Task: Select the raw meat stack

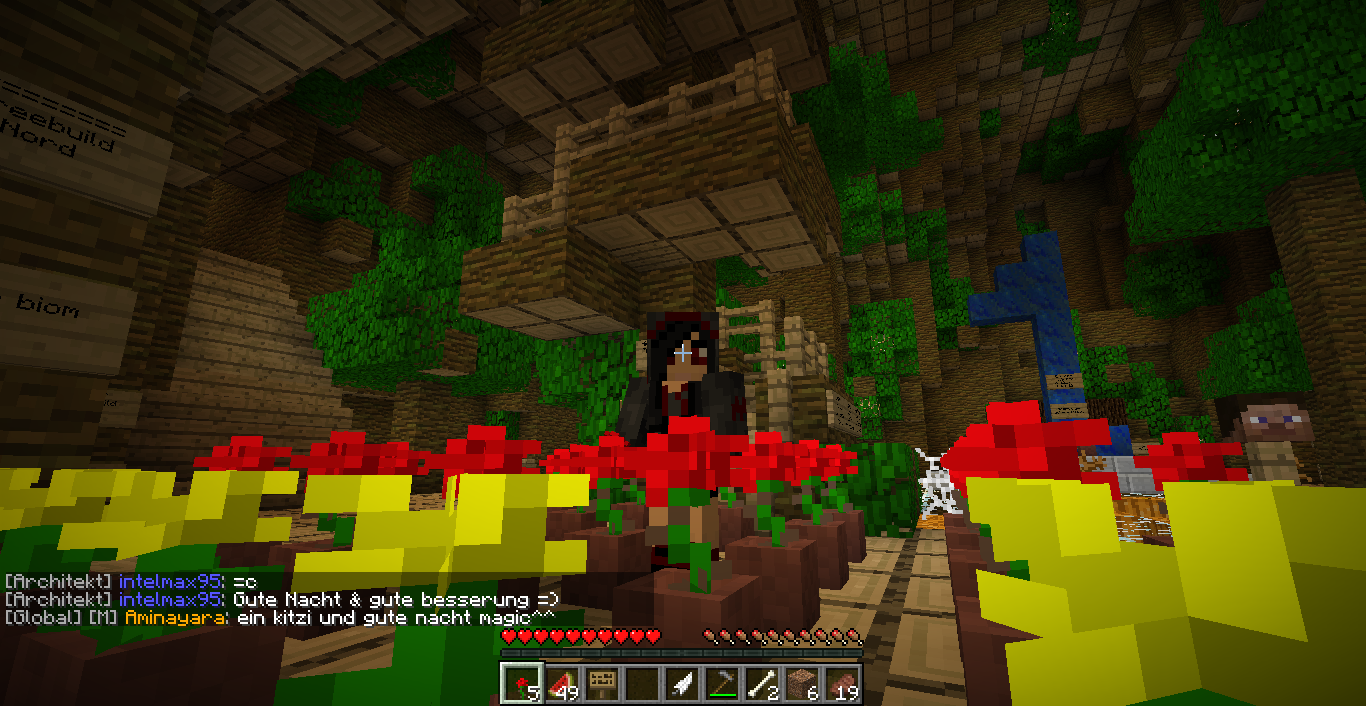Action: point(842,683)
